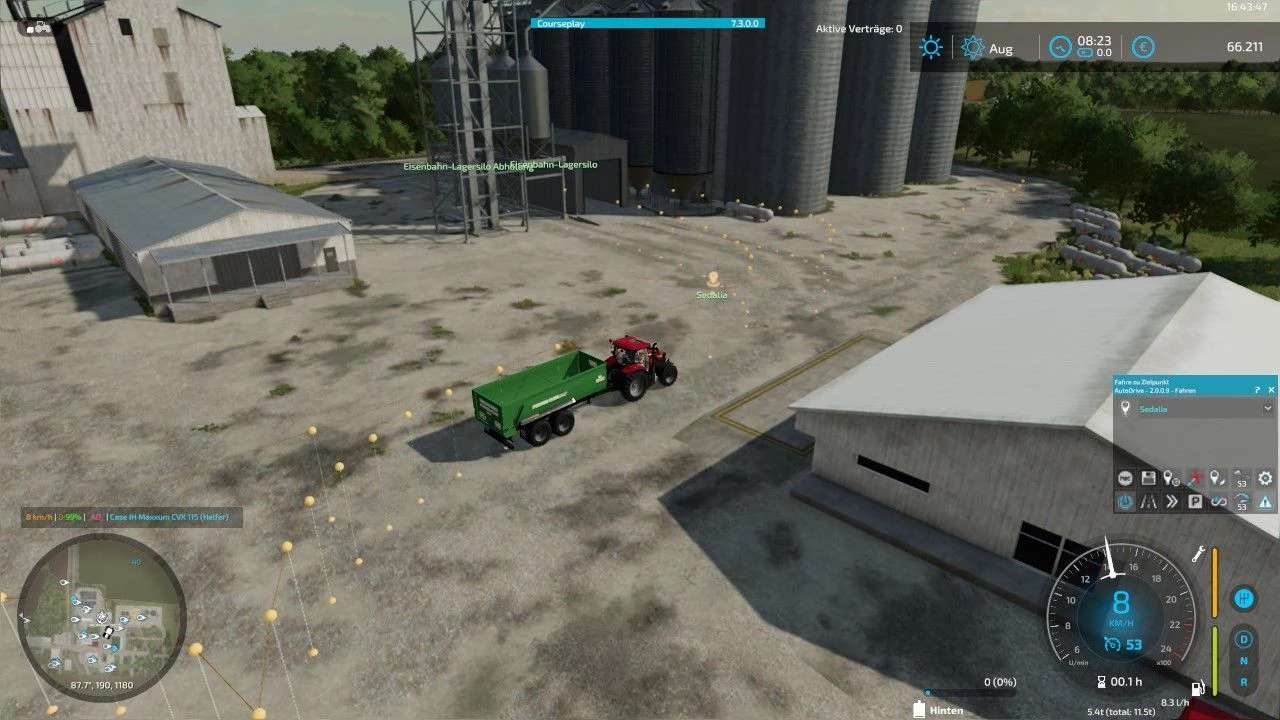Open AutoDrive settings via the gear icon
The width and height of the screenshot is (1280, 720).
click(x=1265, y=479)
